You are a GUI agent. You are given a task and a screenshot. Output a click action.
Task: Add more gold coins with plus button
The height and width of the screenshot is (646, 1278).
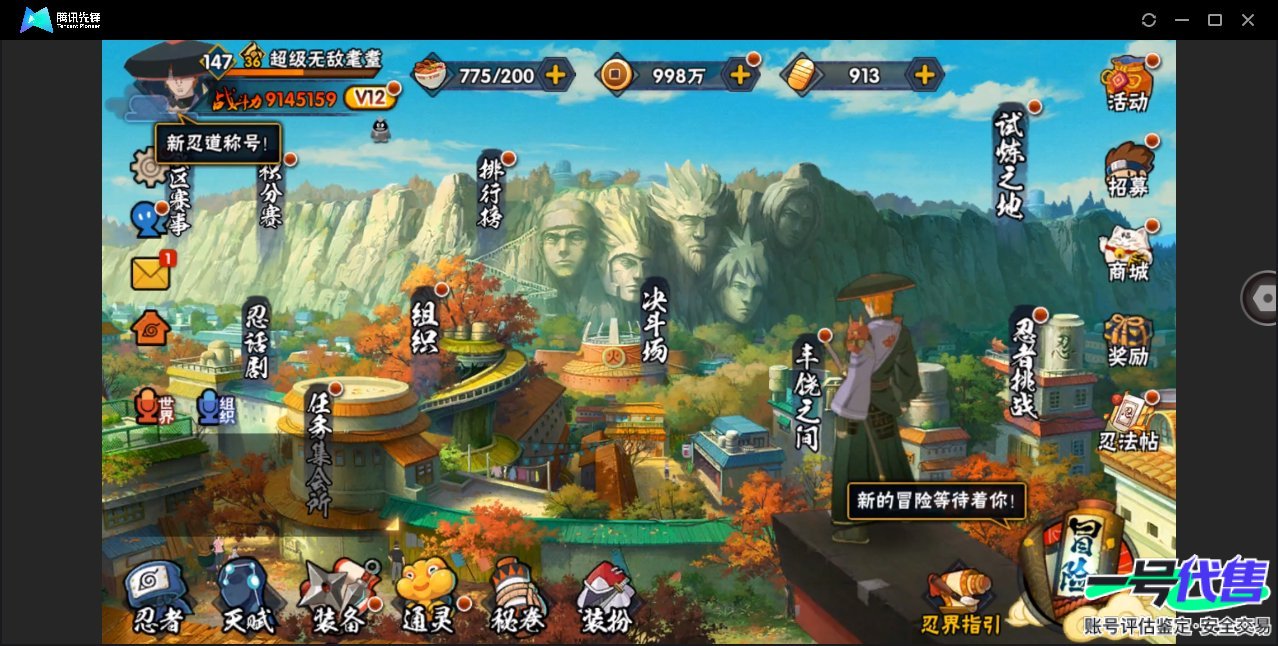740,75
